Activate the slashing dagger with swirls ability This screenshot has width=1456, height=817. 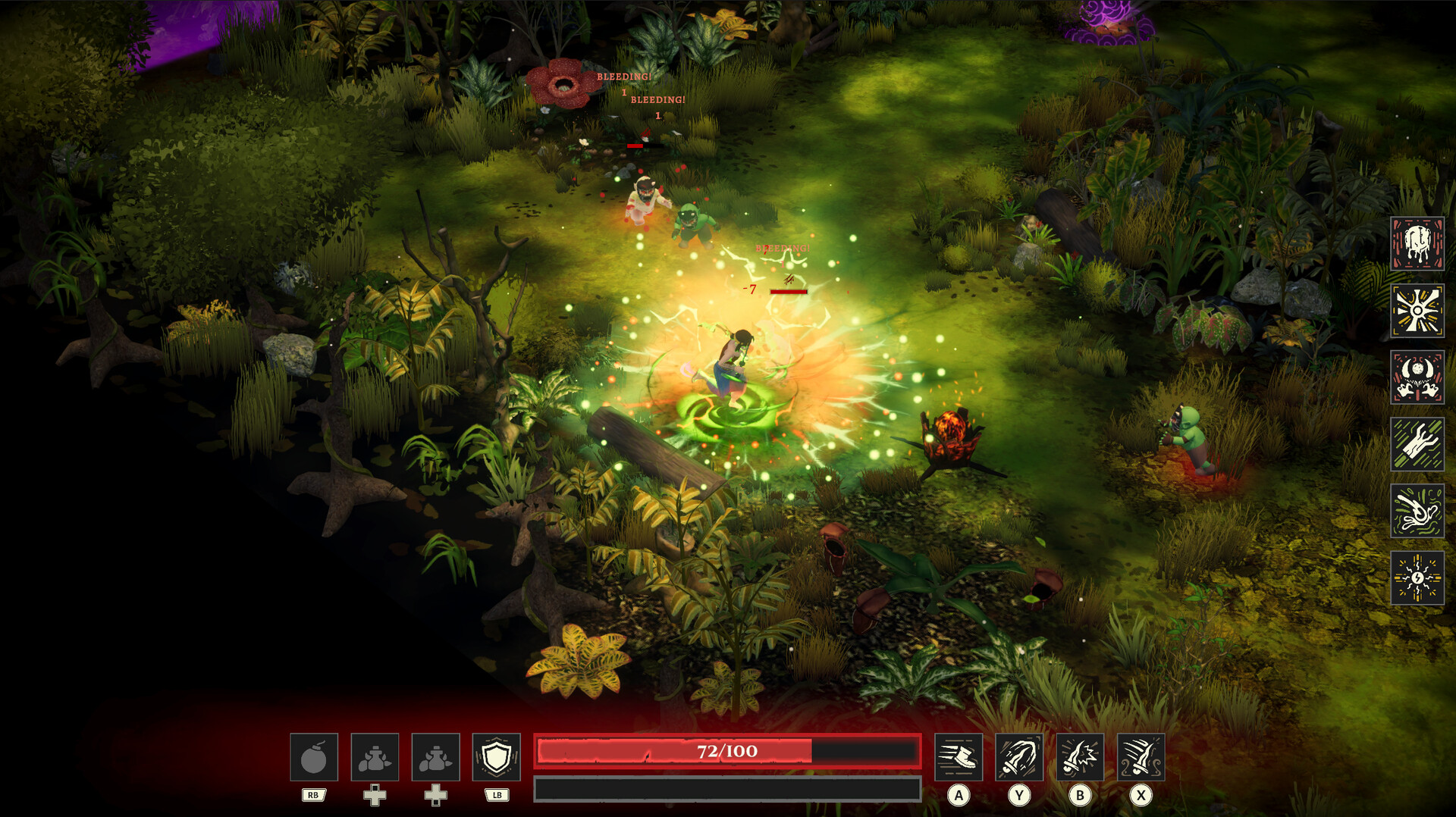pos(1141,757)
